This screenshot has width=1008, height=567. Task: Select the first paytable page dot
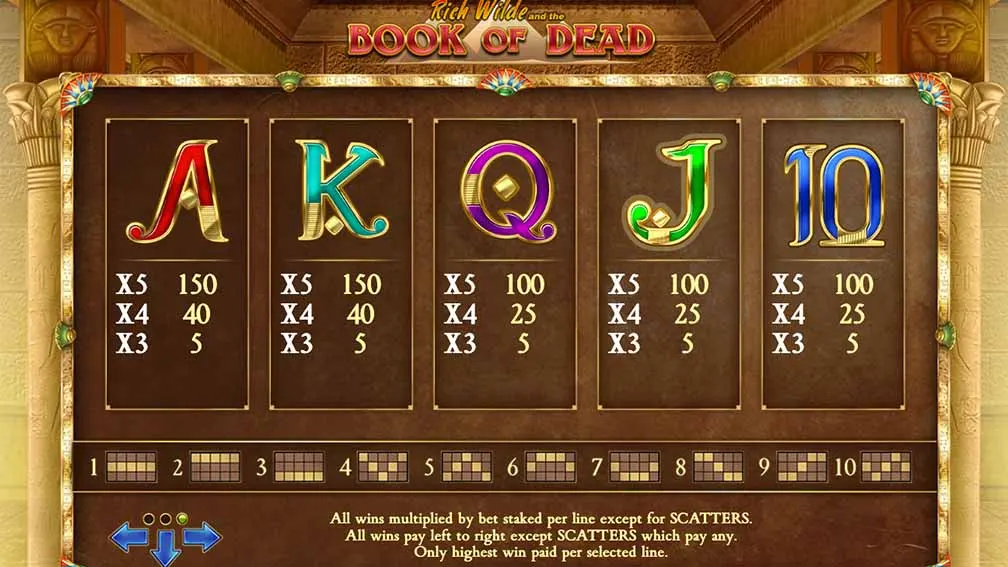pyautogui.click(x=149, y=519)
